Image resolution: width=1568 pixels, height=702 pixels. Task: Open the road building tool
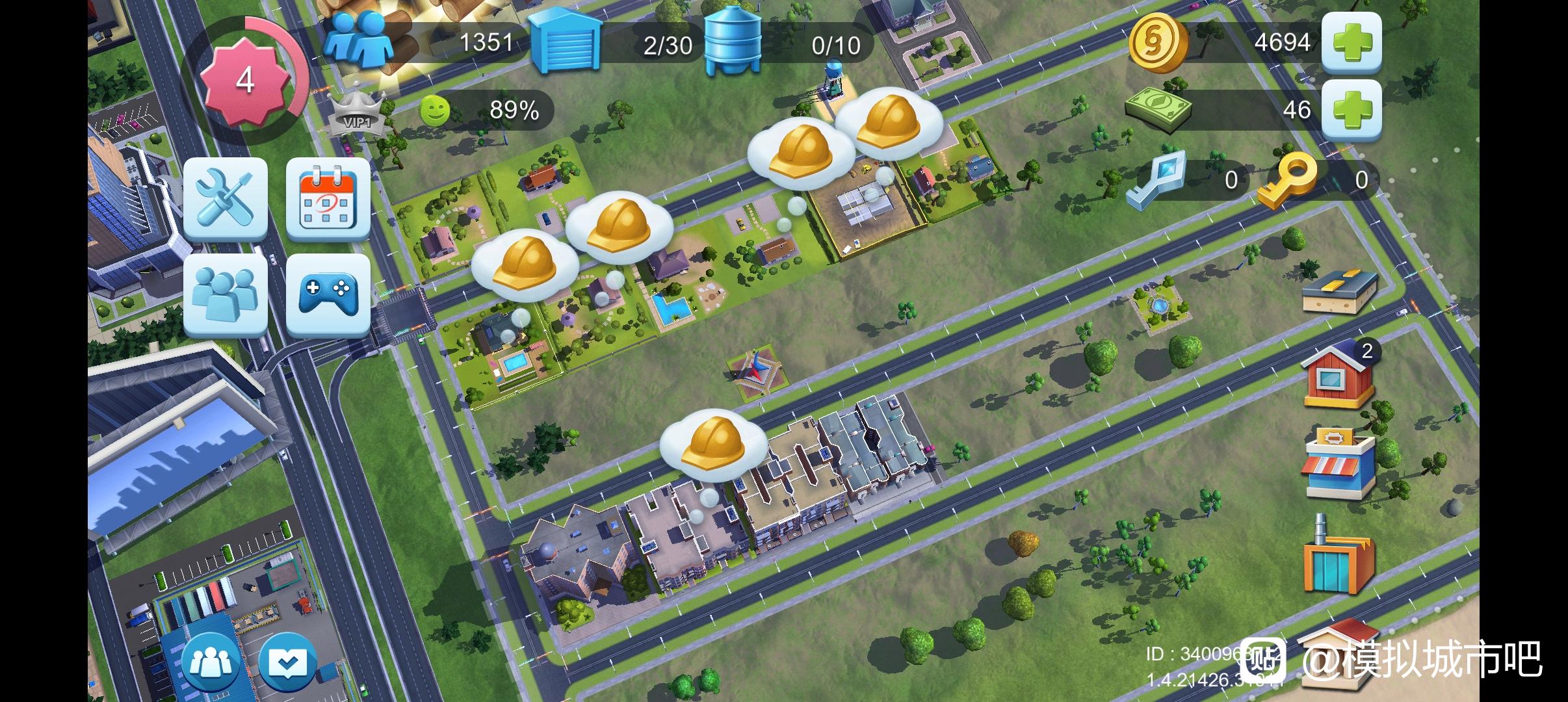(x=1339, y=292)
